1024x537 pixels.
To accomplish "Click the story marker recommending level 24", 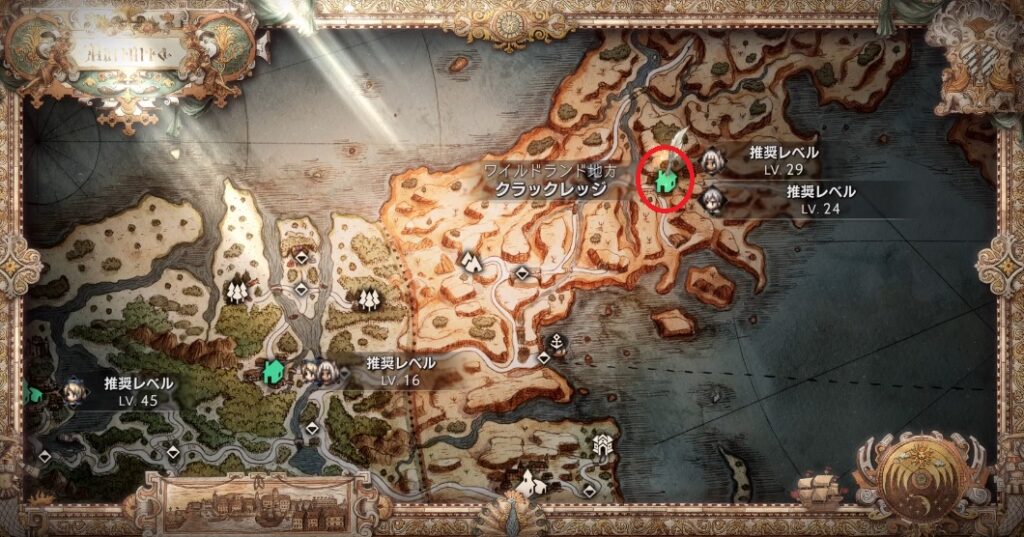I will (712, 199).
